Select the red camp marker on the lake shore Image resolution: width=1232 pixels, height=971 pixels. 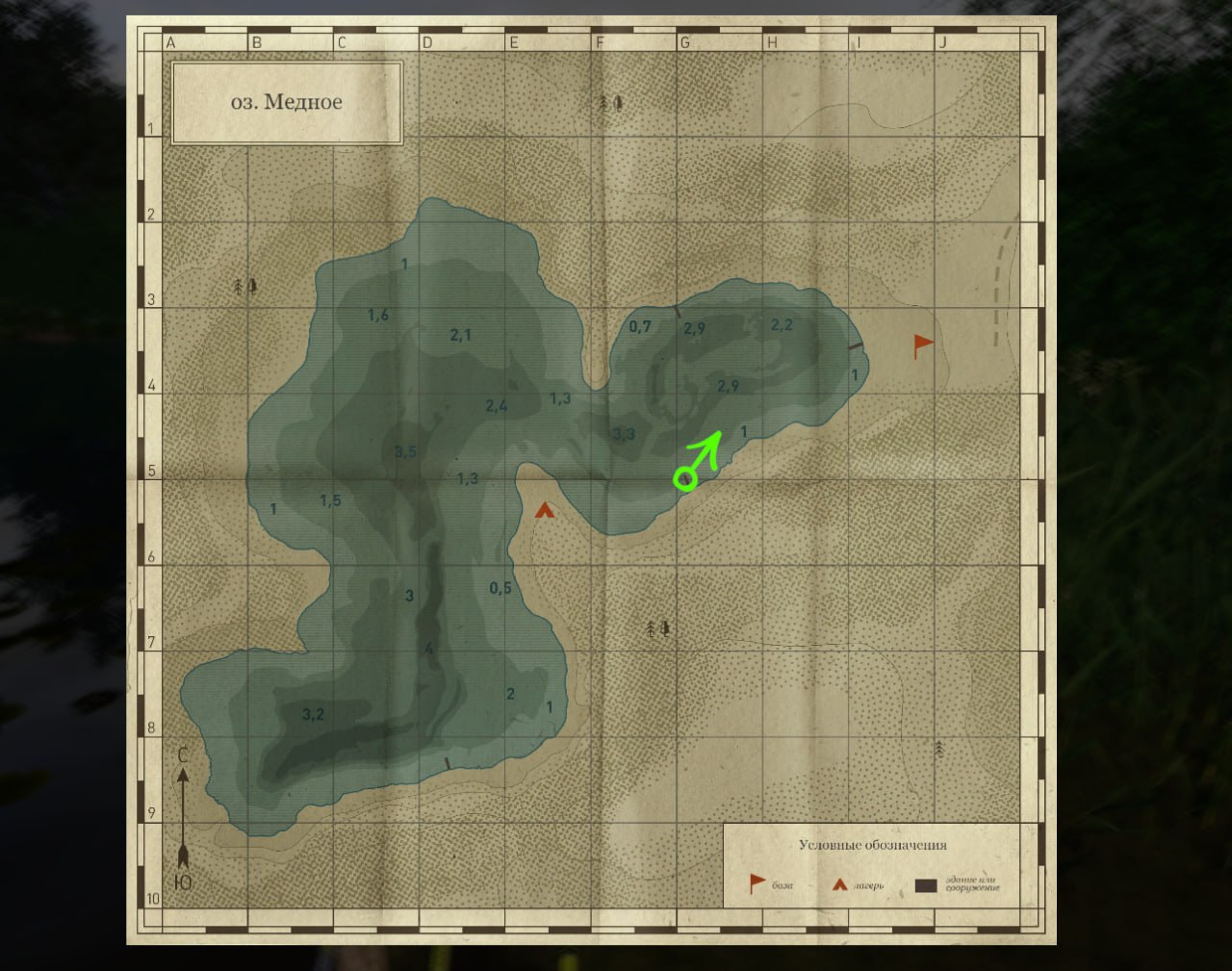(x=545, y=510)
